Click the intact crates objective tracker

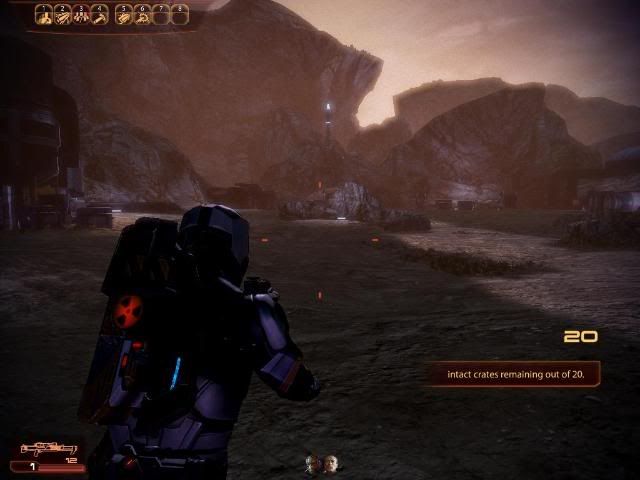511,374
